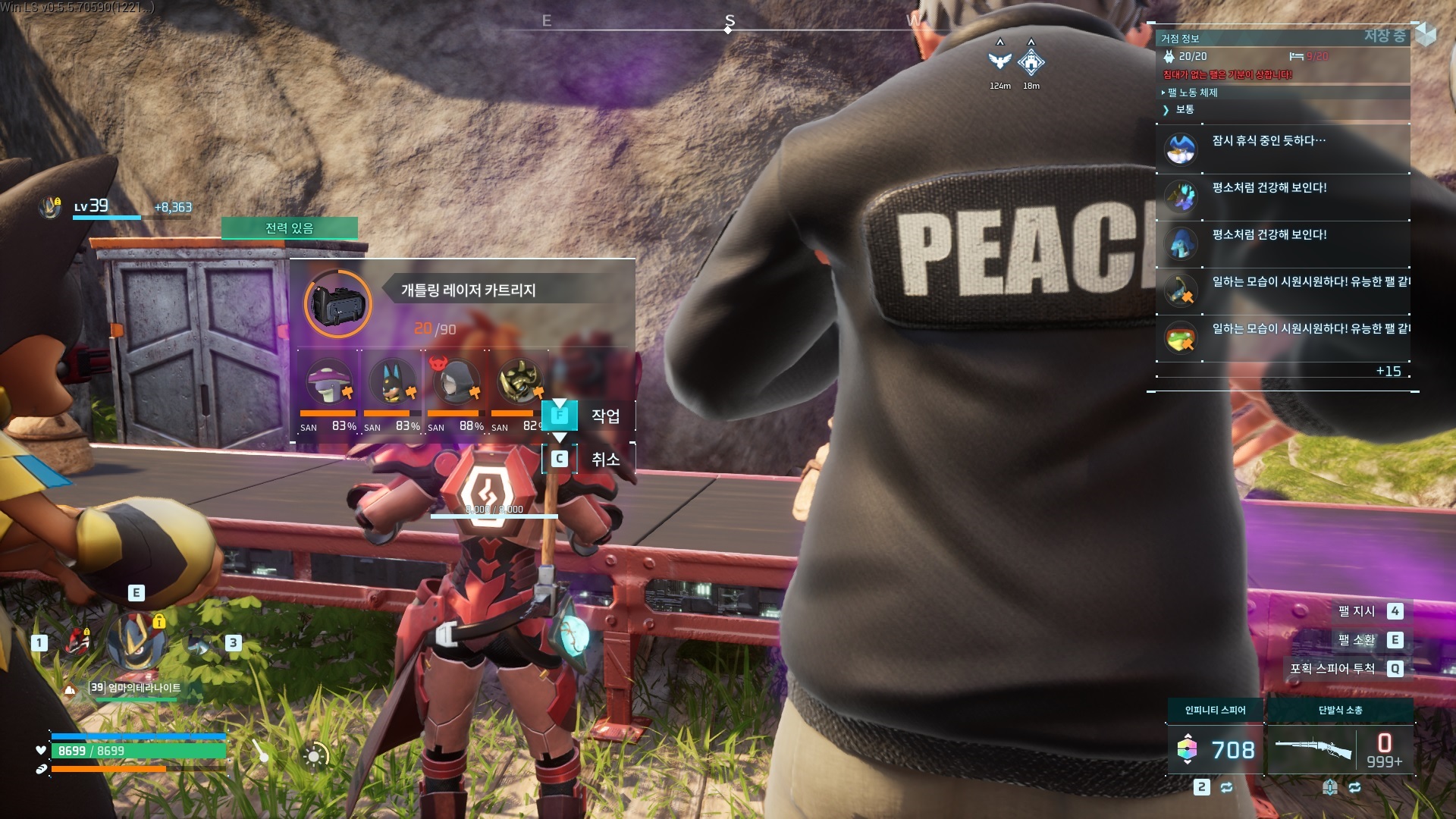Select the 단발식 소총 weapon slot
The width and height of the screenshot is (1456, 819).
click(1340, 749)
